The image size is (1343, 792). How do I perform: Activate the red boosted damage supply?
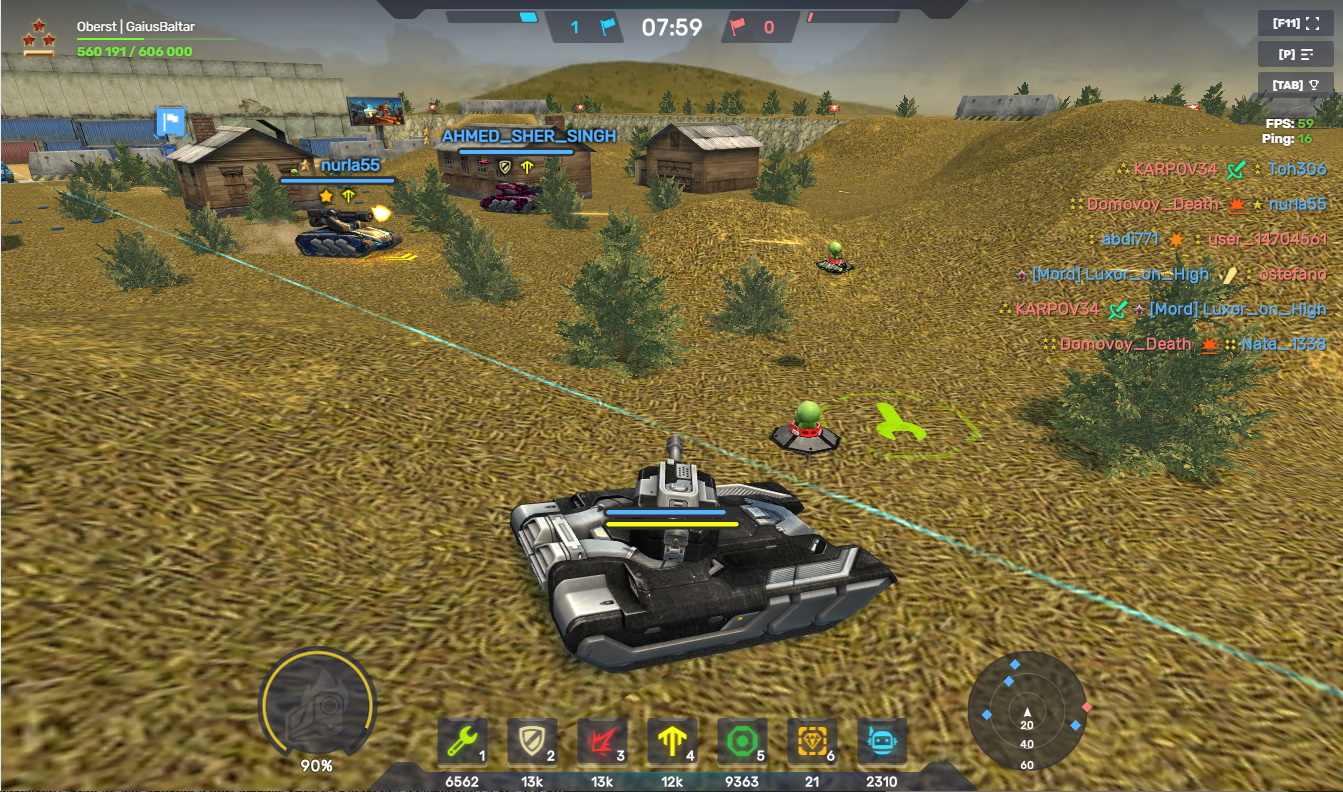tap(602, 742)
